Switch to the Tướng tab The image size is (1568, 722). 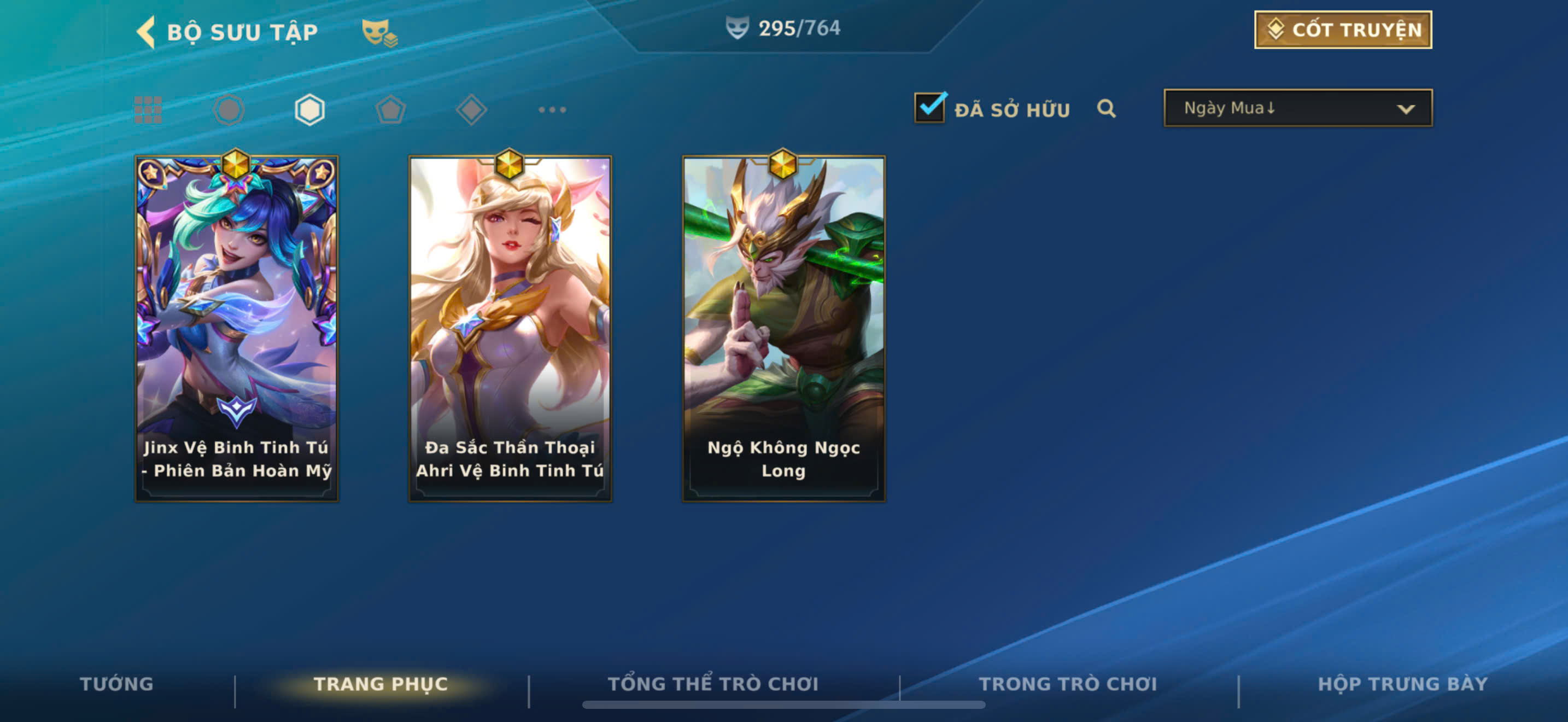point(116,684)
